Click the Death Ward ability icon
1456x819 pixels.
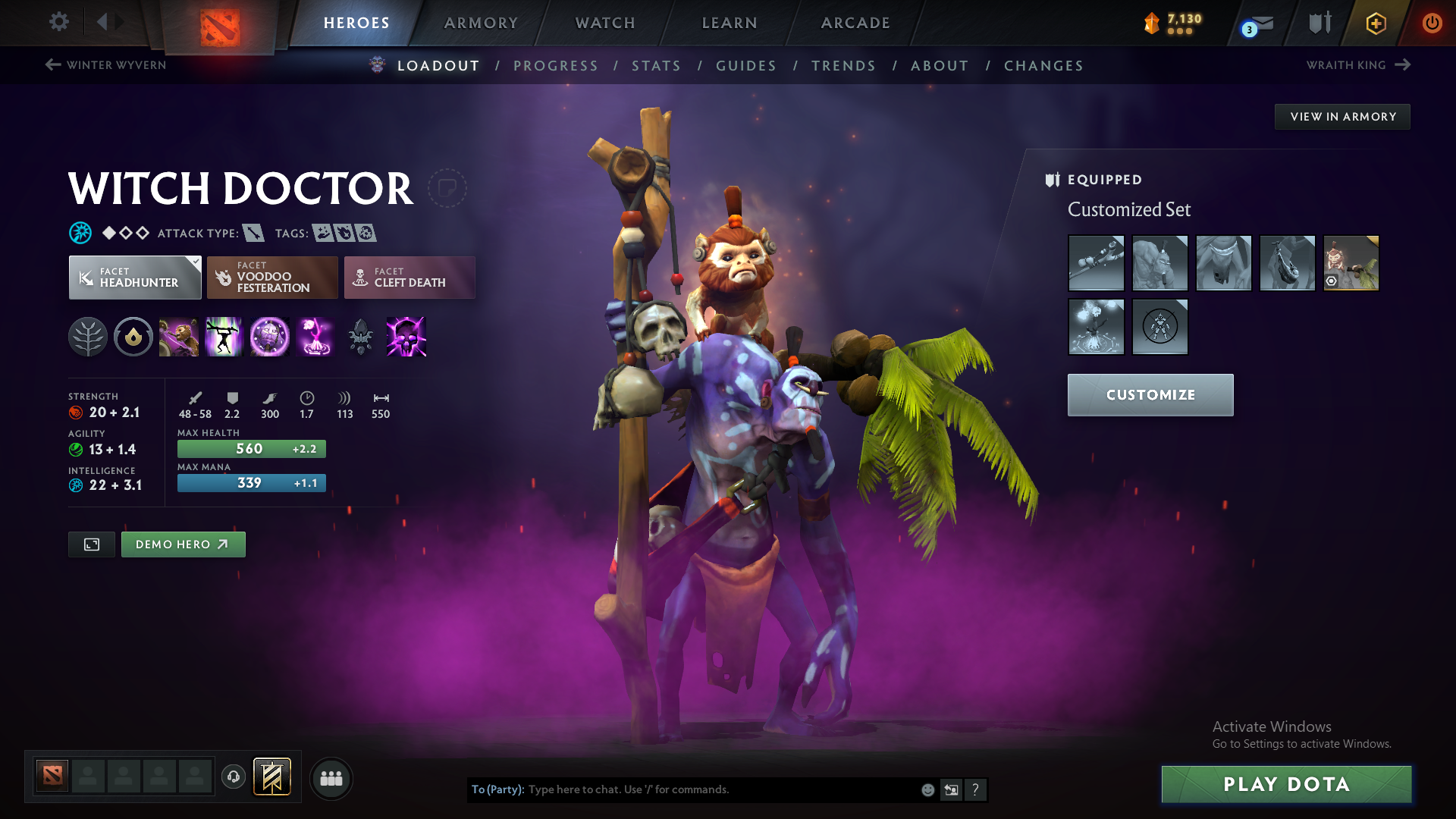[x=315, y=337]
